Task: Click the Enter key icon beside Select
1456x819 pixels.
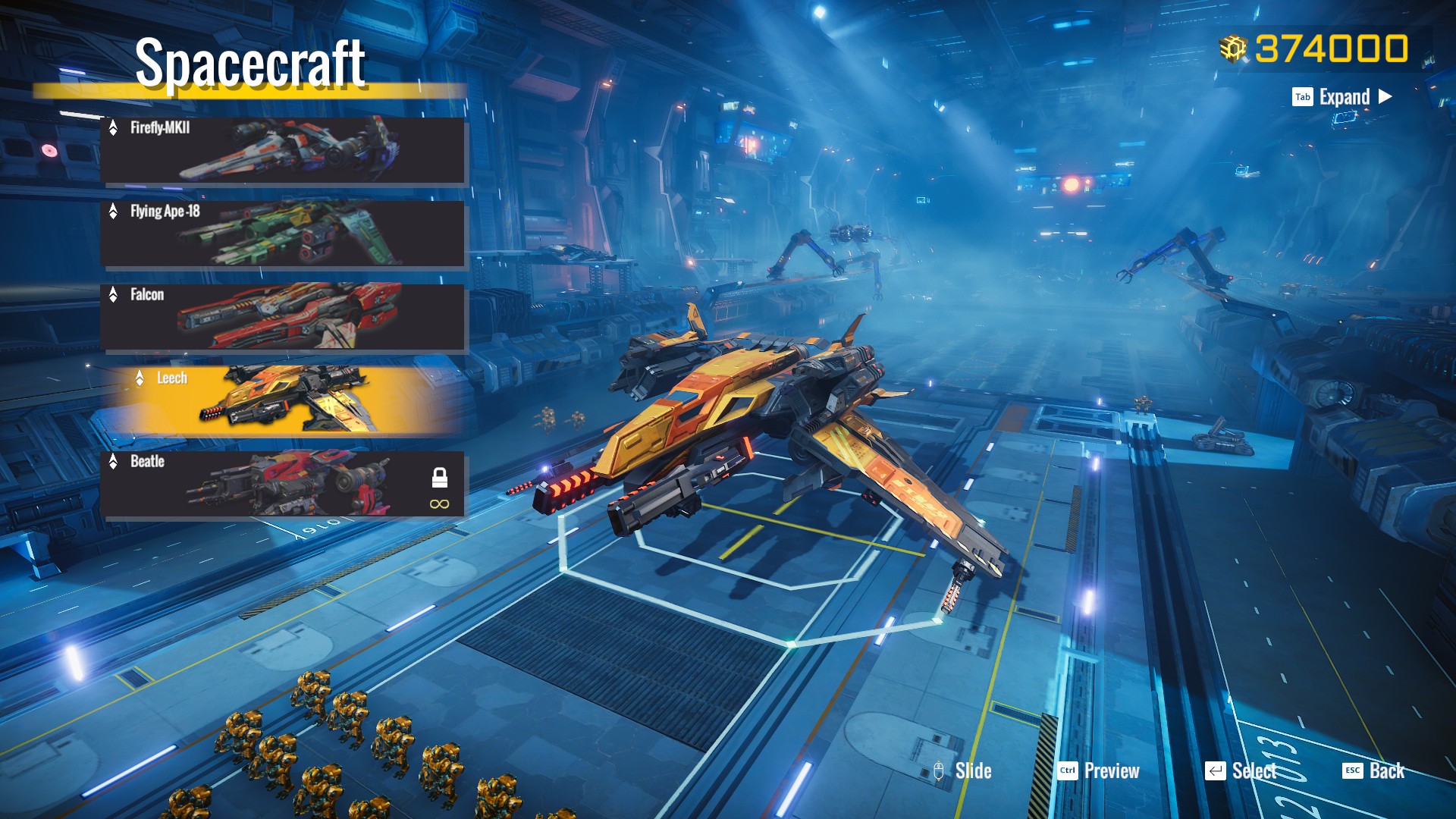Action: [x=1216, y=771]
